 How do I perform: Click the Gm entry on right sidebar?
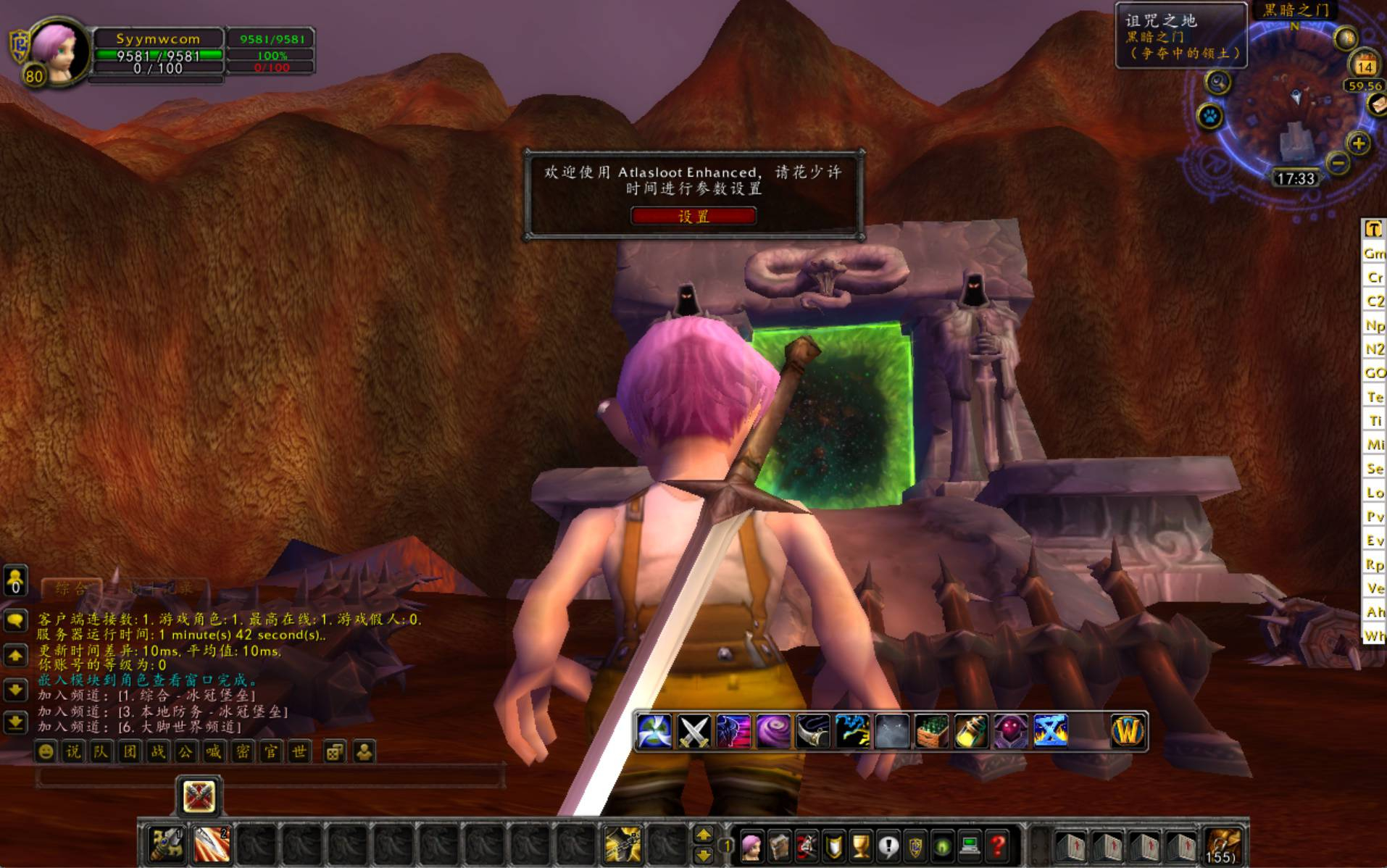click(1374, 254)
